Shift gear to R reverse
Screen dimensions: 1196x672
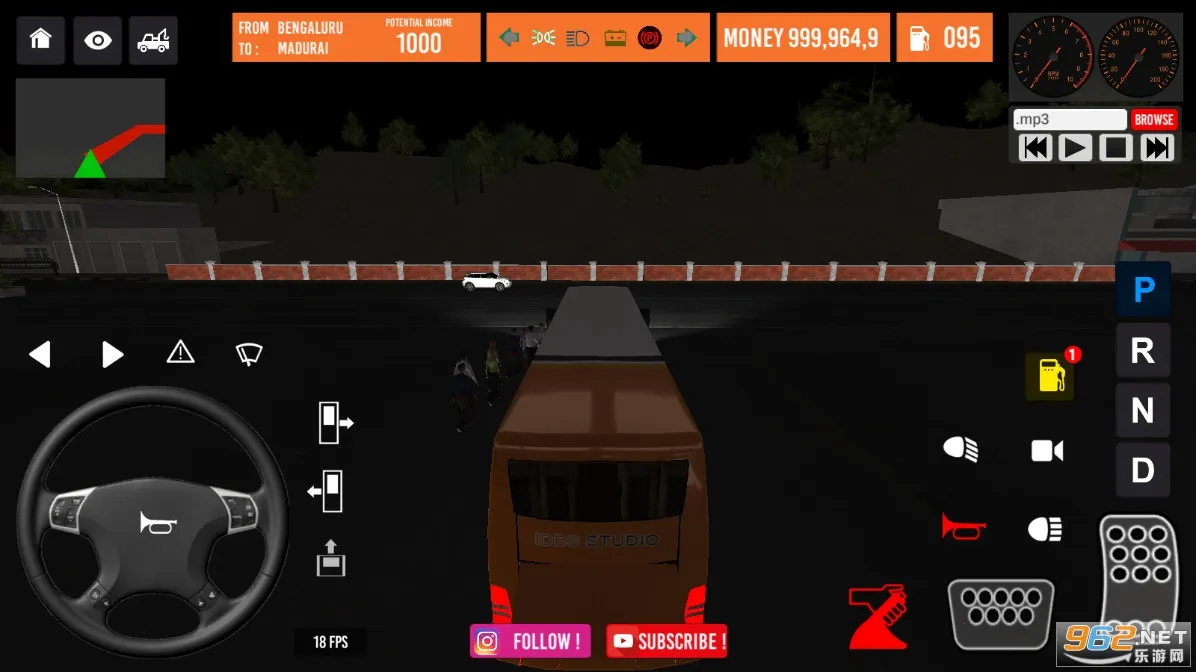pyautogui.click(x=1142, y=351)
